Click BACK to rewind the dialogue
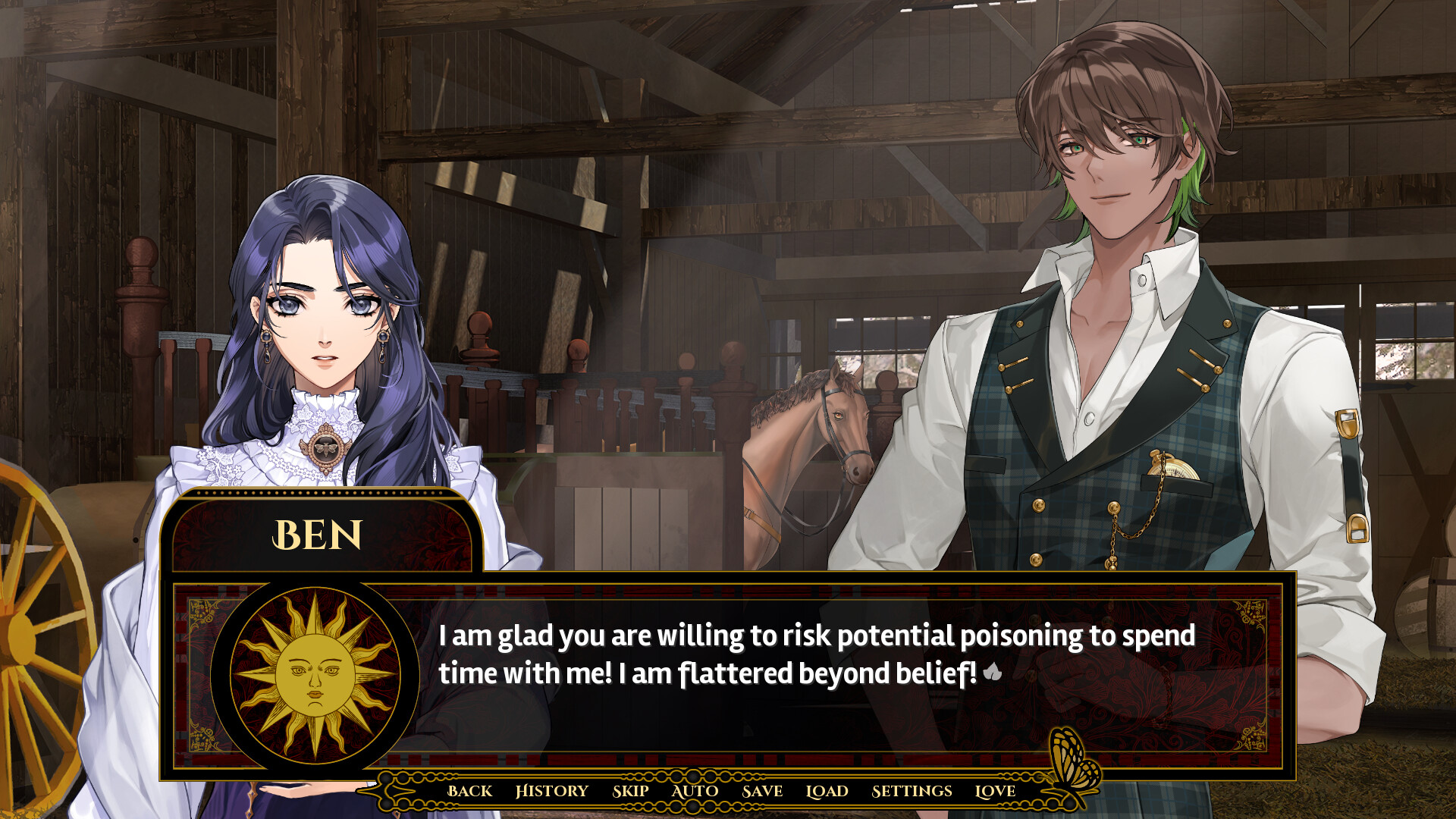This screenshot has width=1456, height=819. click(x=470, y=791)
